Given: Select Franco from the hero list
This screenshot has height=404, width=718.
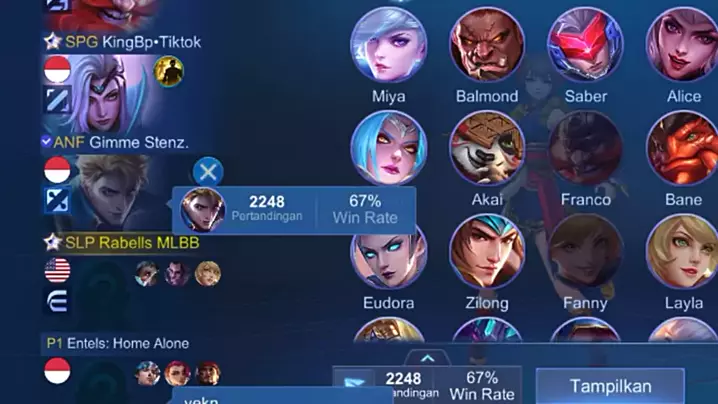Looking at the screenshot, I should point(585,149).
